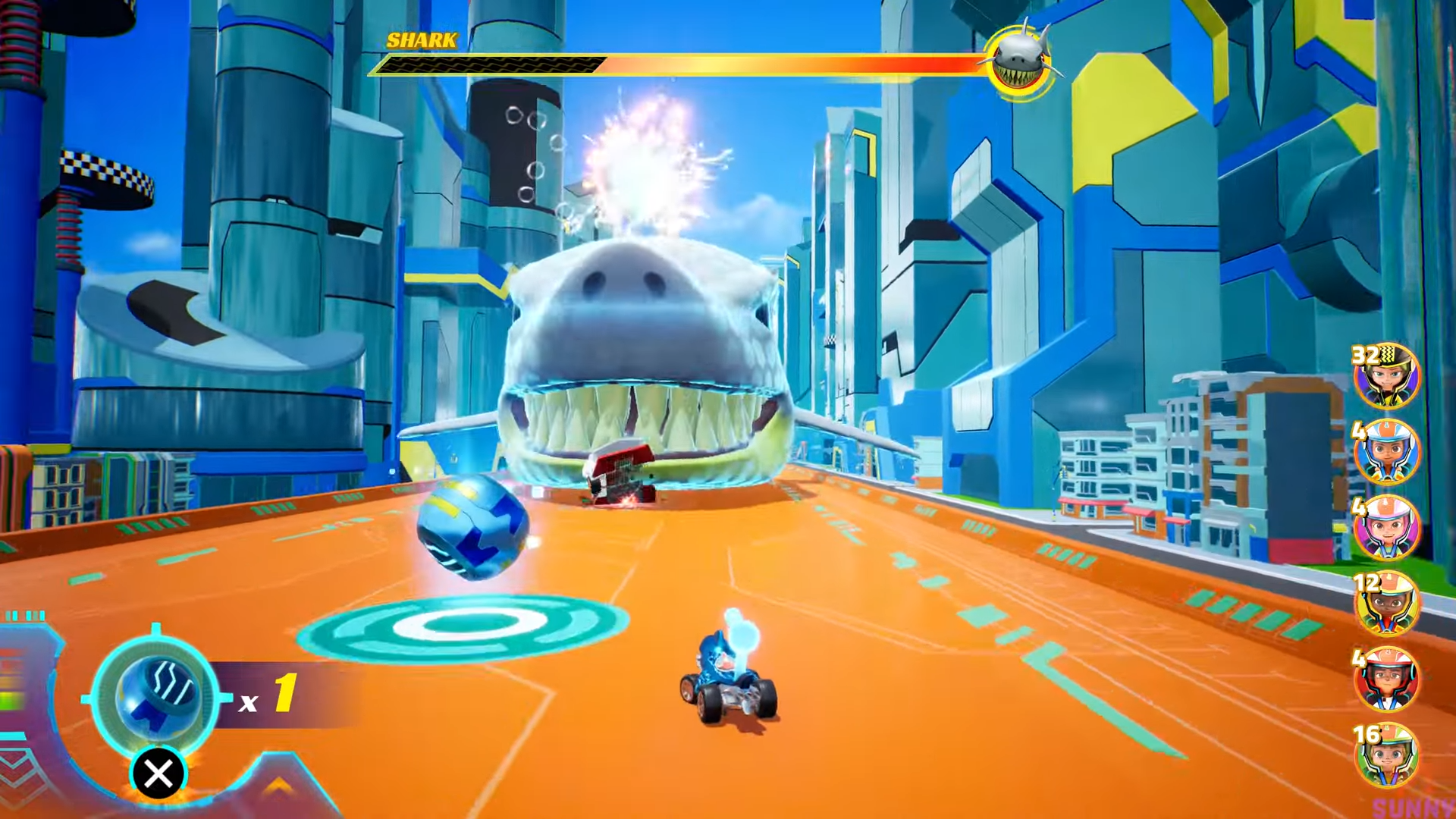Choose the racer portrait with 12 points
The height and width of the screenshot is (819, 1456).
pos(1386,604)
